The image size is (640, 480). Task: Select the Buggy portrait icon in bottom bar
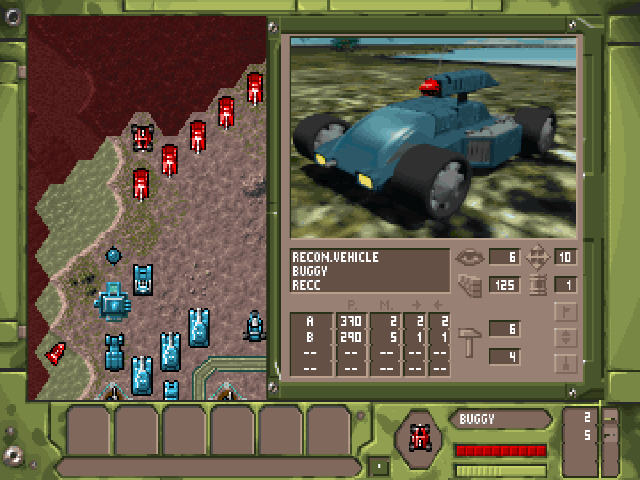[421, 435]
